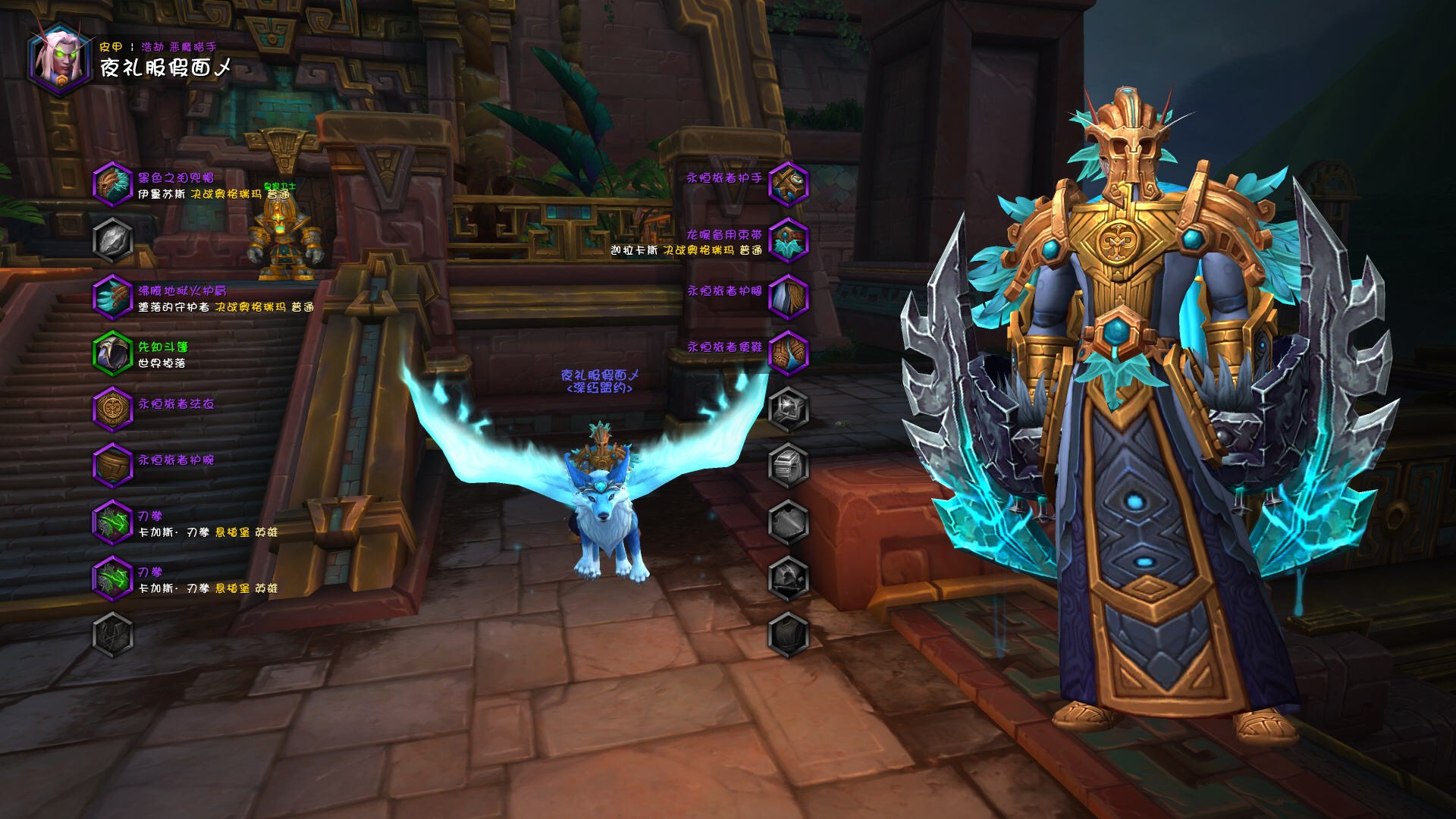Open the 永恒旅者护腿 leggings slot

tap(789, 297)
